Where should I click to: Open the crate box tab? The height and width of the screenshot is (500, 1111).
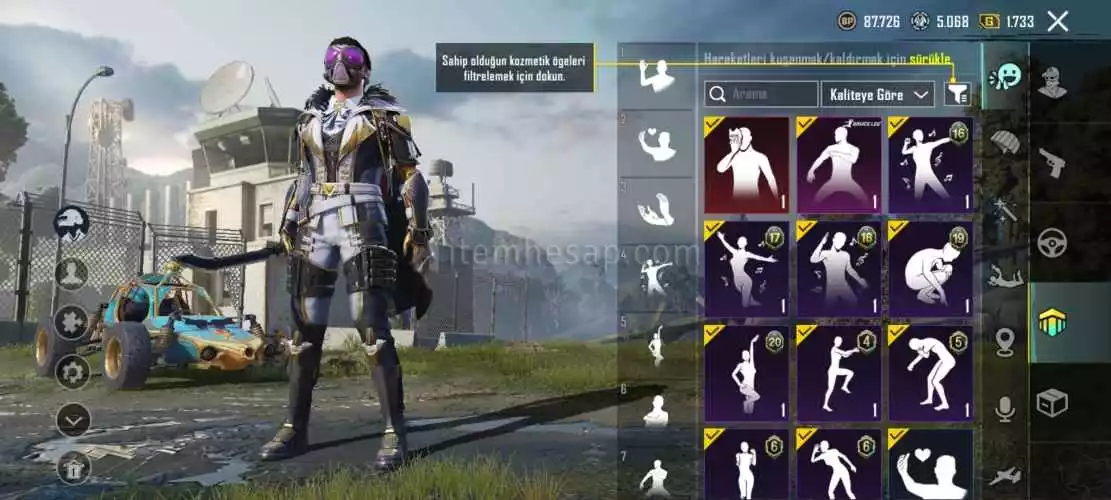pyautogui.click(x=1052, y=402)
